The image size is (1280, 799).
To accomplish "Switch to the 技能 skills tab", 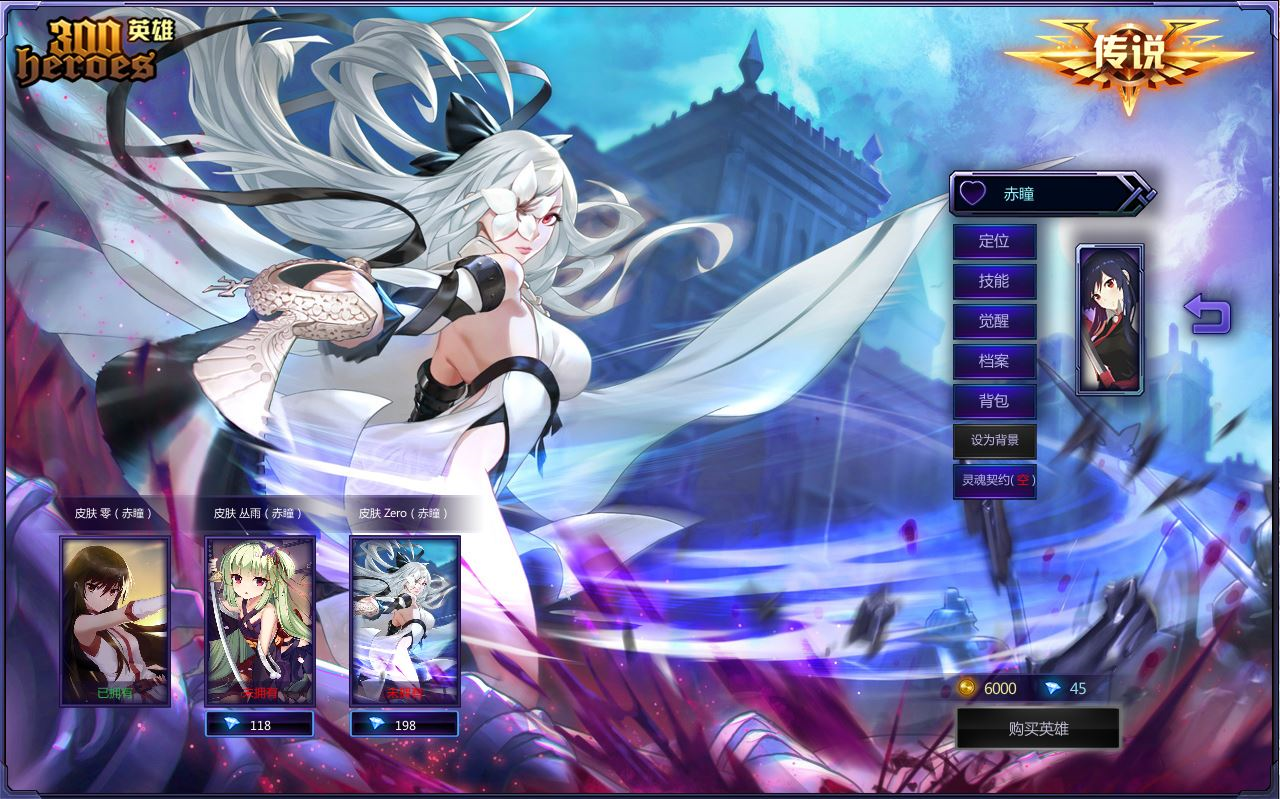I will [x=994, y=281].
